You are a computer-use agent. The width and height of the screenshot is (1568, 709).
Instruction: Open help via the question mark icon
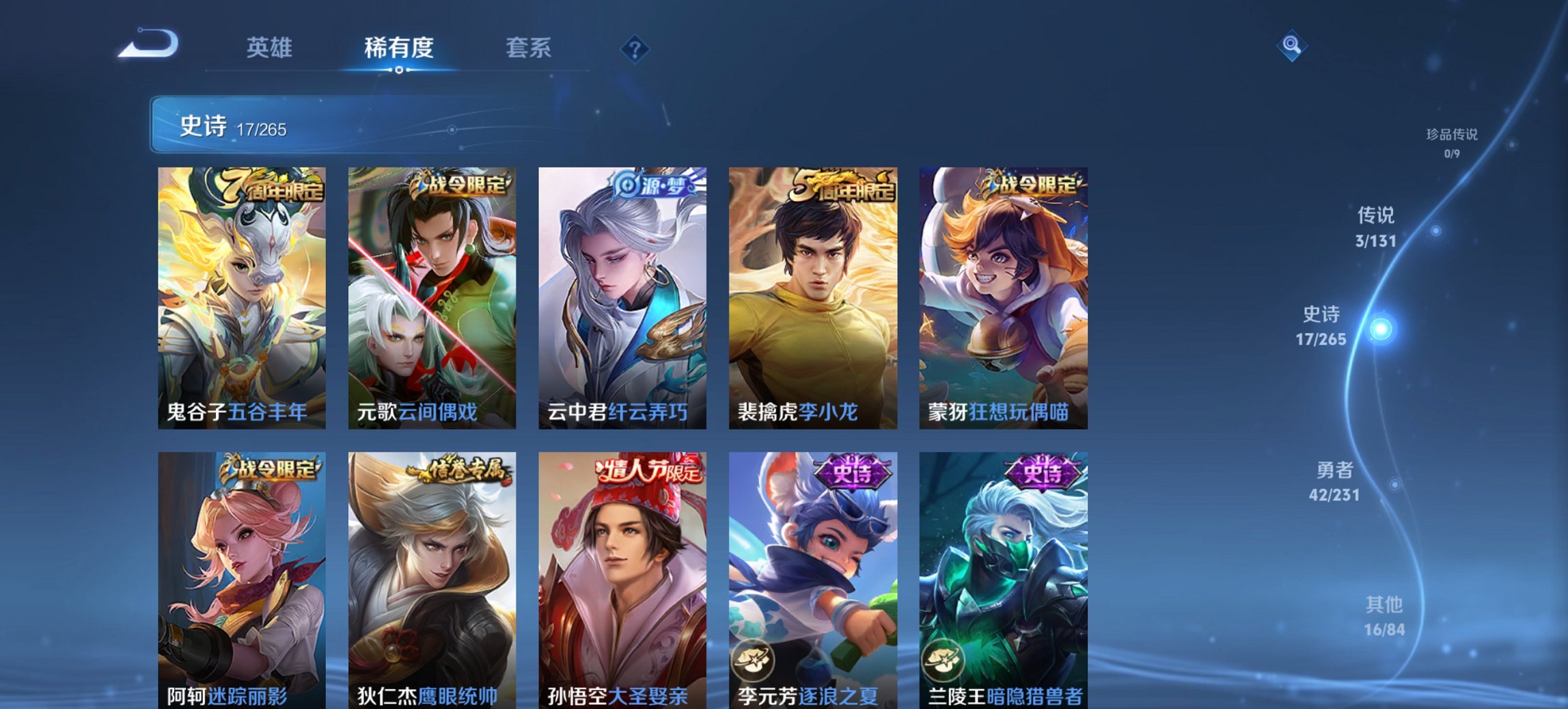click(x=634, y=48)
